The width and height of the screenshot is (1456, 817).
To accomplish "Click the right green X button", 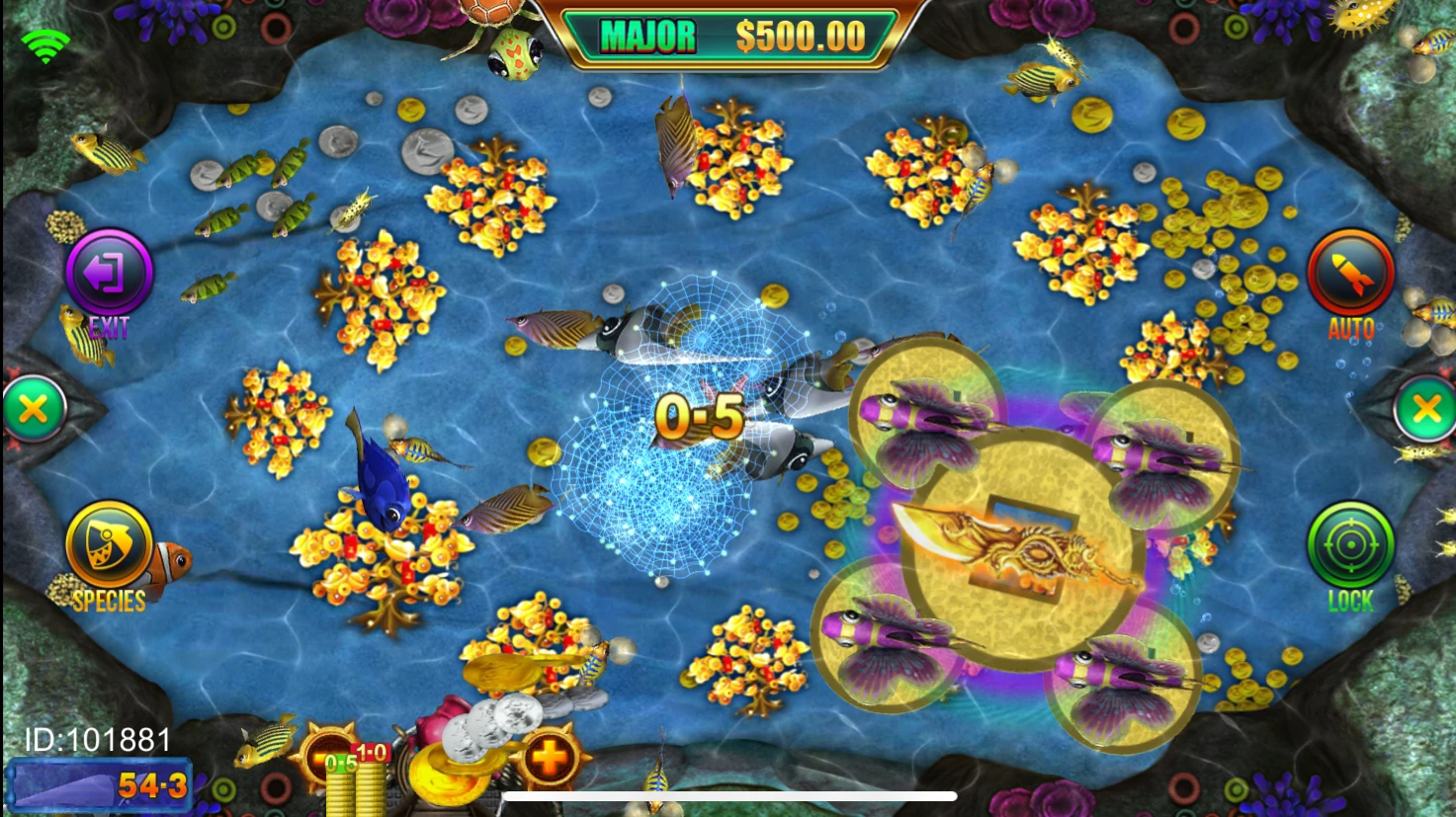I will coord(1425,408).
